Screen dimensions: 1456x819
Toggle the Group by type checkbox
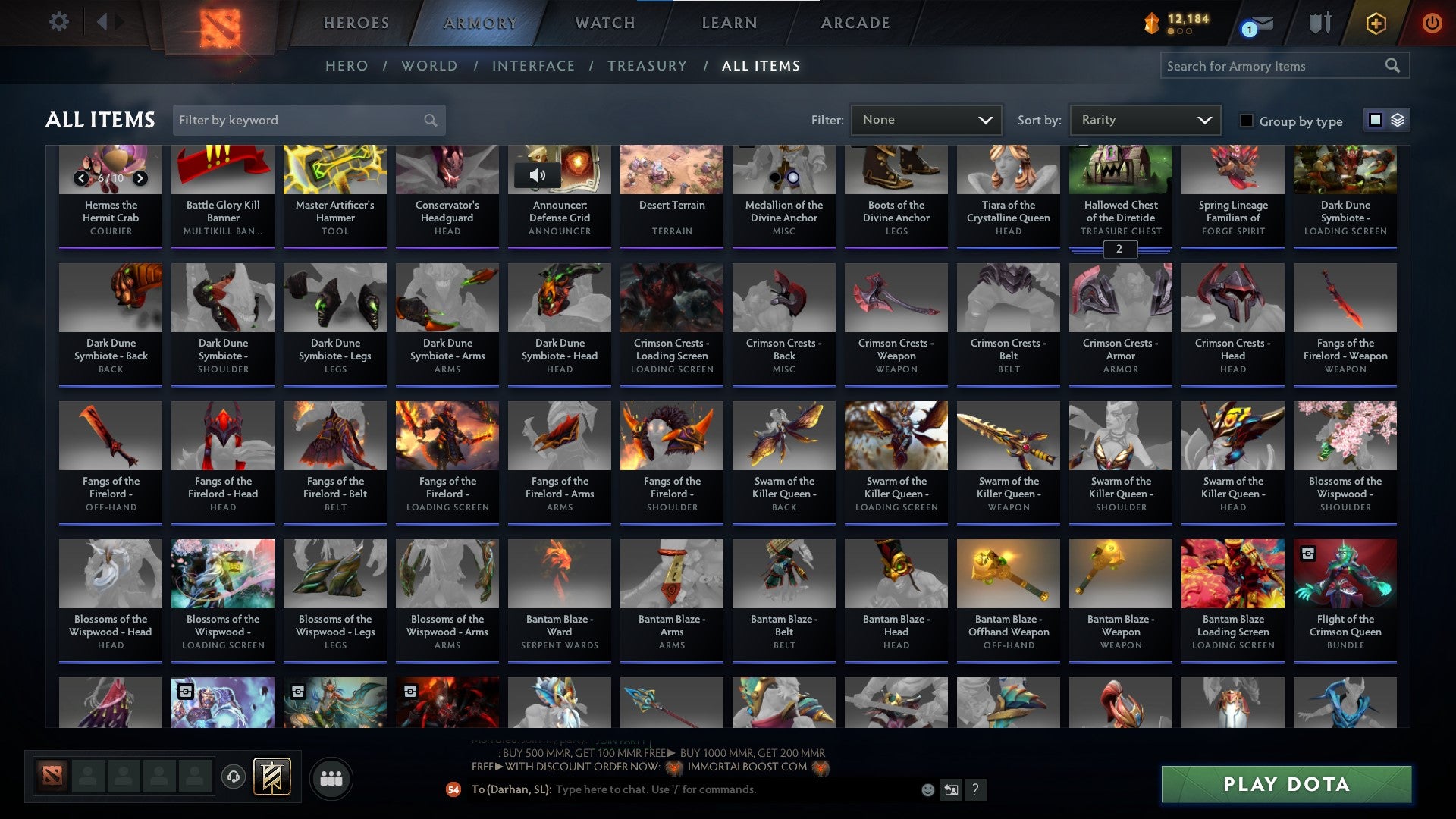pos(1246,120)
